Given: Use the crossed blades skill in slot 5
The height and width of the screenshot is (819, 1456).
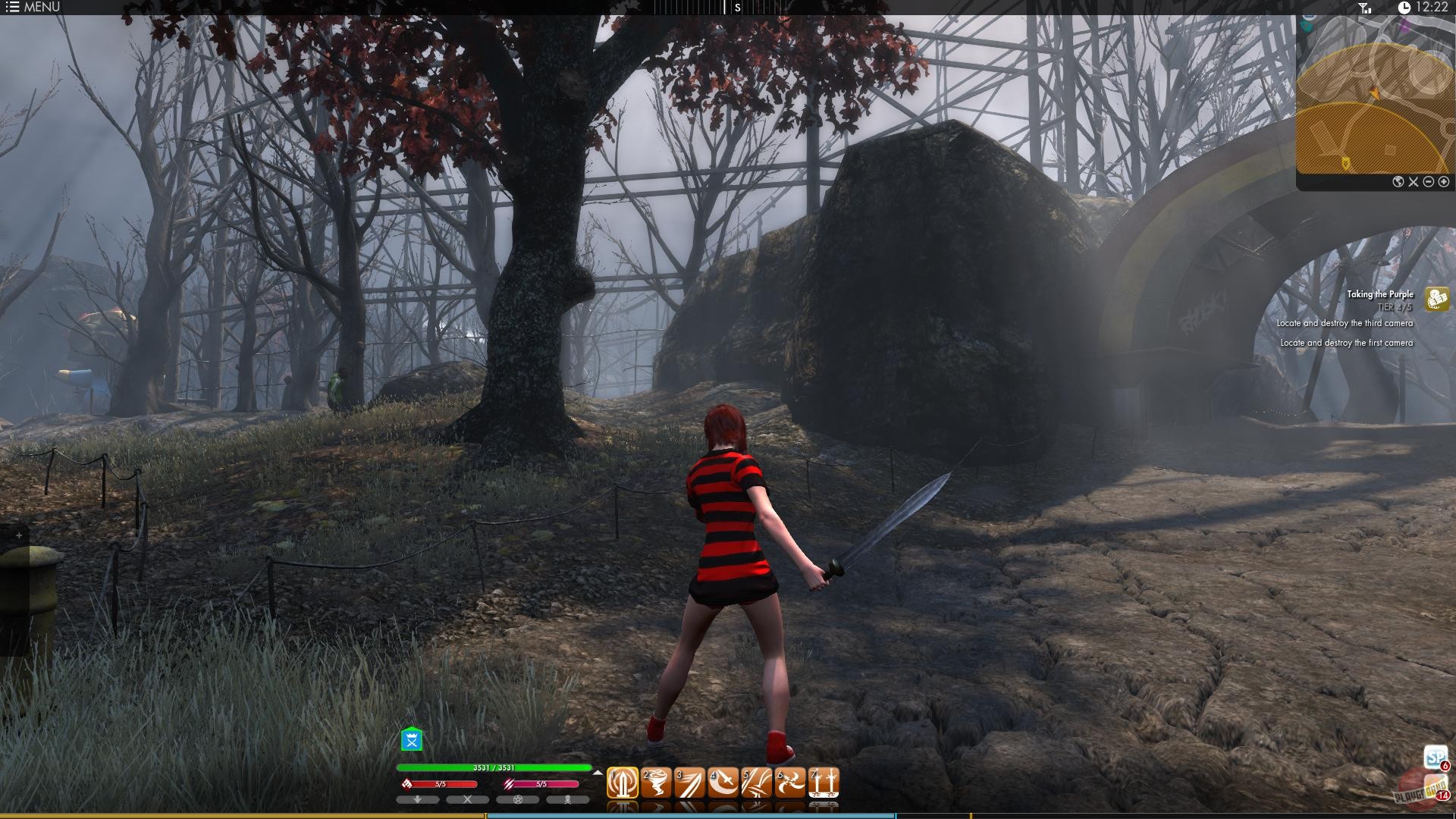Looking at the screenshot, I should coord(756,781).
